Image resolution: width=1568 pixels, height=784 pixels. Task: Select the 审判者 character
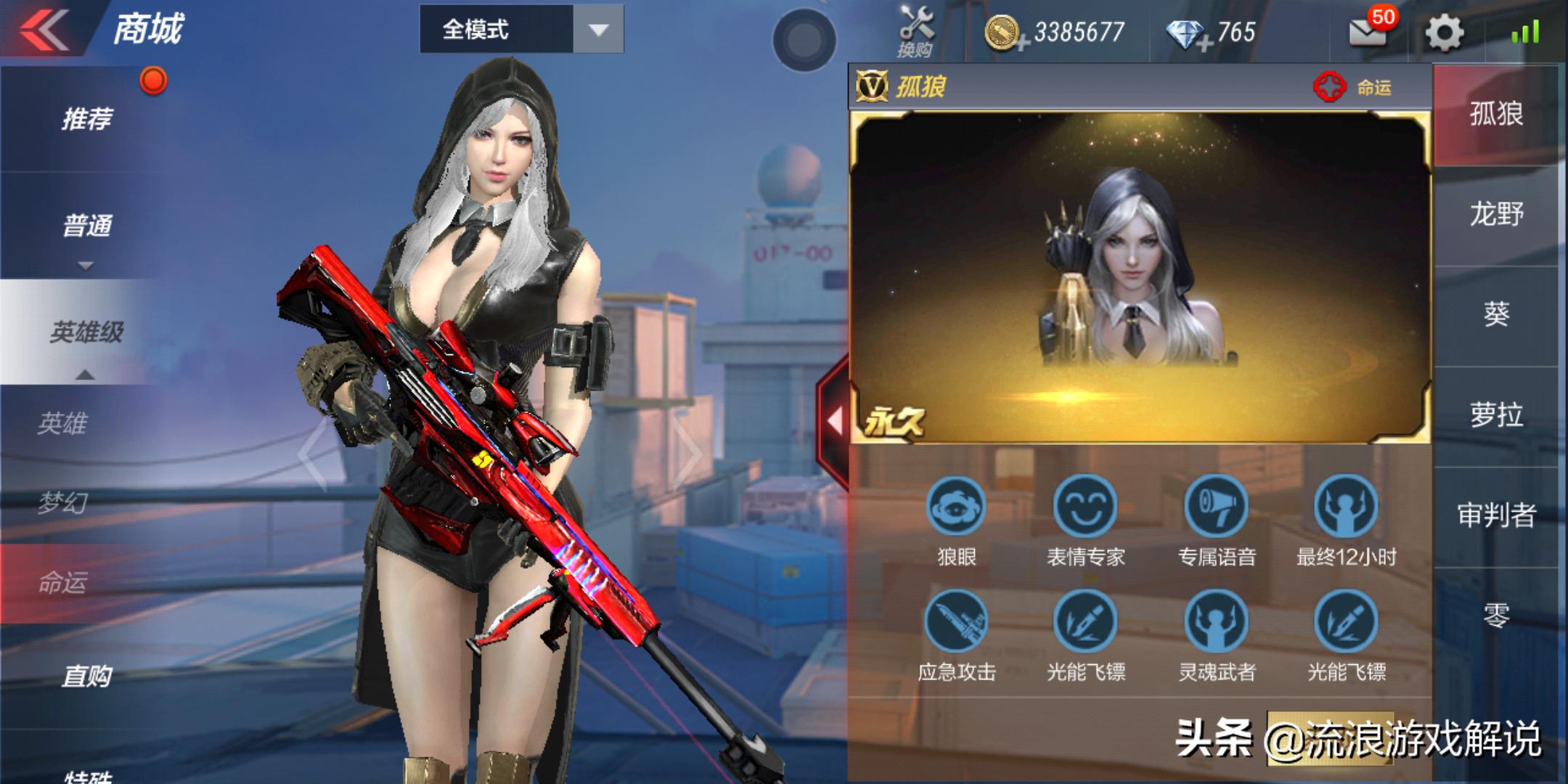click(1496, 515)
